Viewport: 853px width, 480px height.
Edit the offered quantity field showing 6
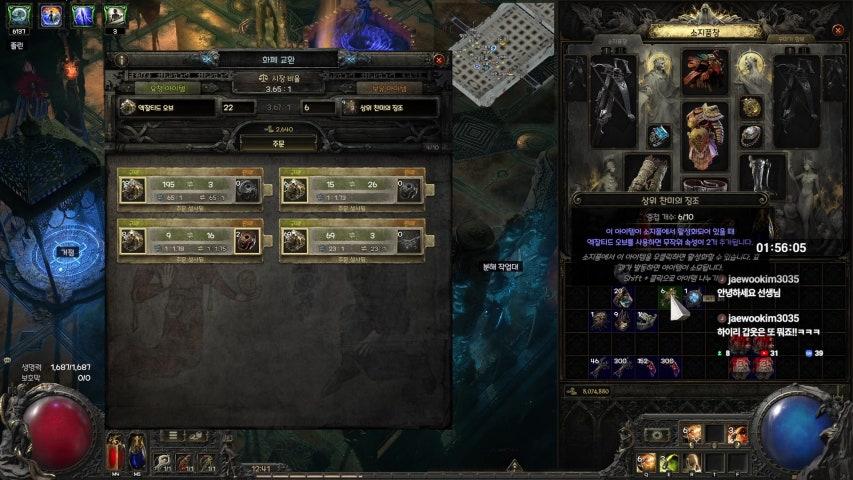point(319,107)
